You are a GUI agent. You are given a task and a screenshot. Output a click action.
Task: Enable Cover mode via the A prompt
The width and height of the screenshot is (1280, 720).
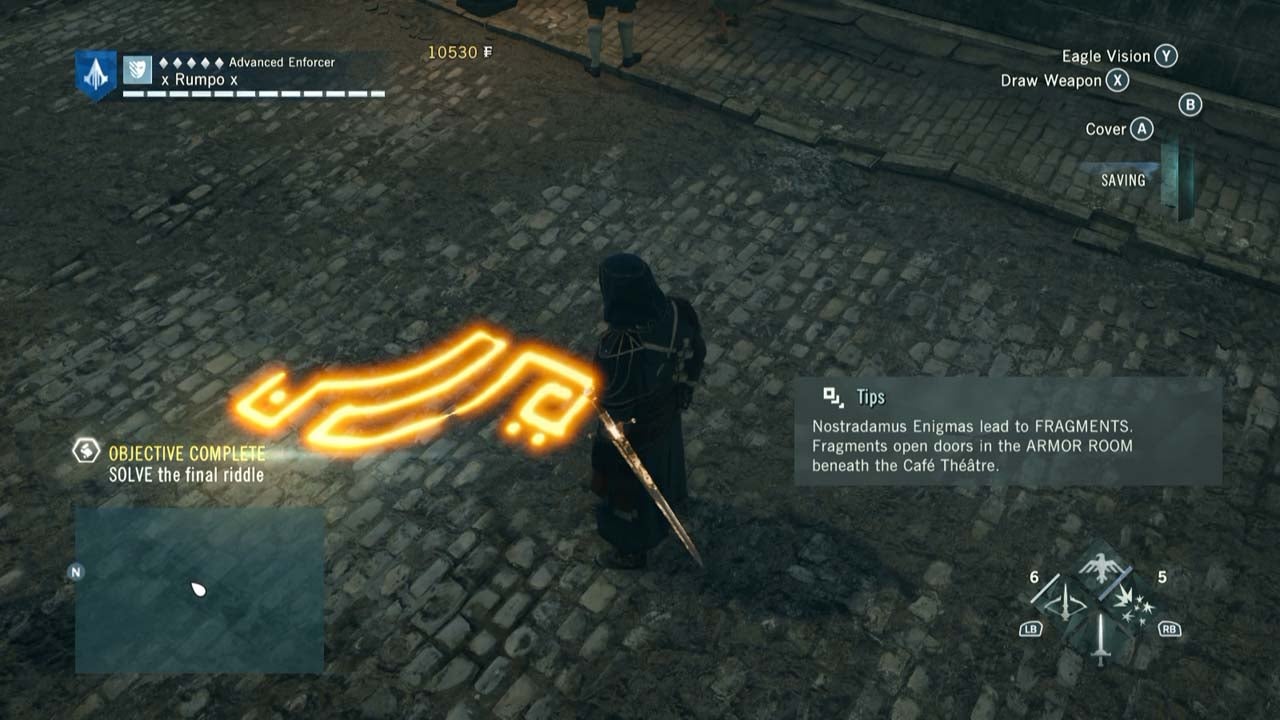(1141, 128)
